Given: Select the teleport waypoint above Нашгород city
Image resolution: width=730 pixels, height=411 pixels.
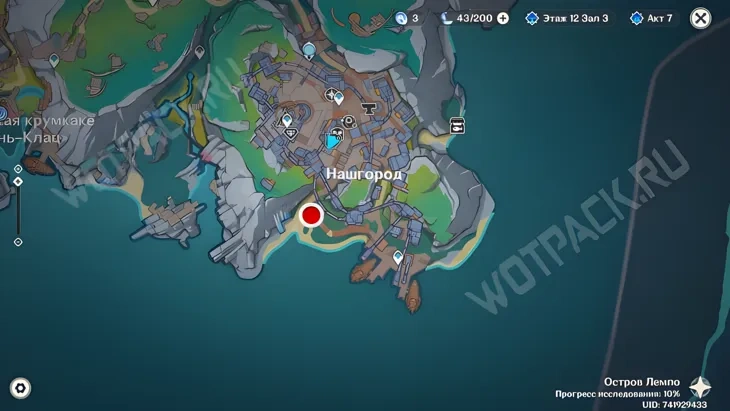Looking at the screenshot, I should pos(309,48).
